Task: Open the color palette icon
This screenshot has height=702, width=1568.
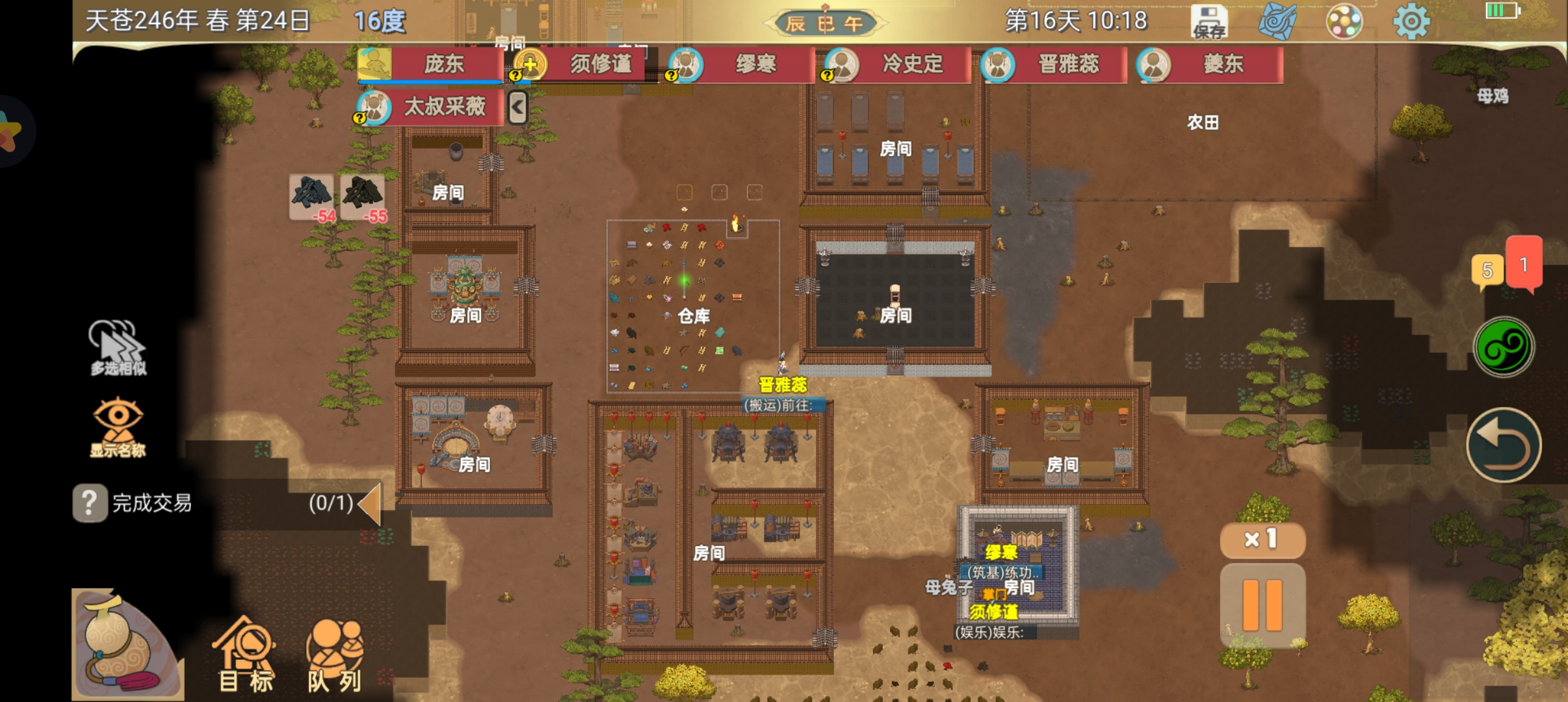Action: (1344, 22)
